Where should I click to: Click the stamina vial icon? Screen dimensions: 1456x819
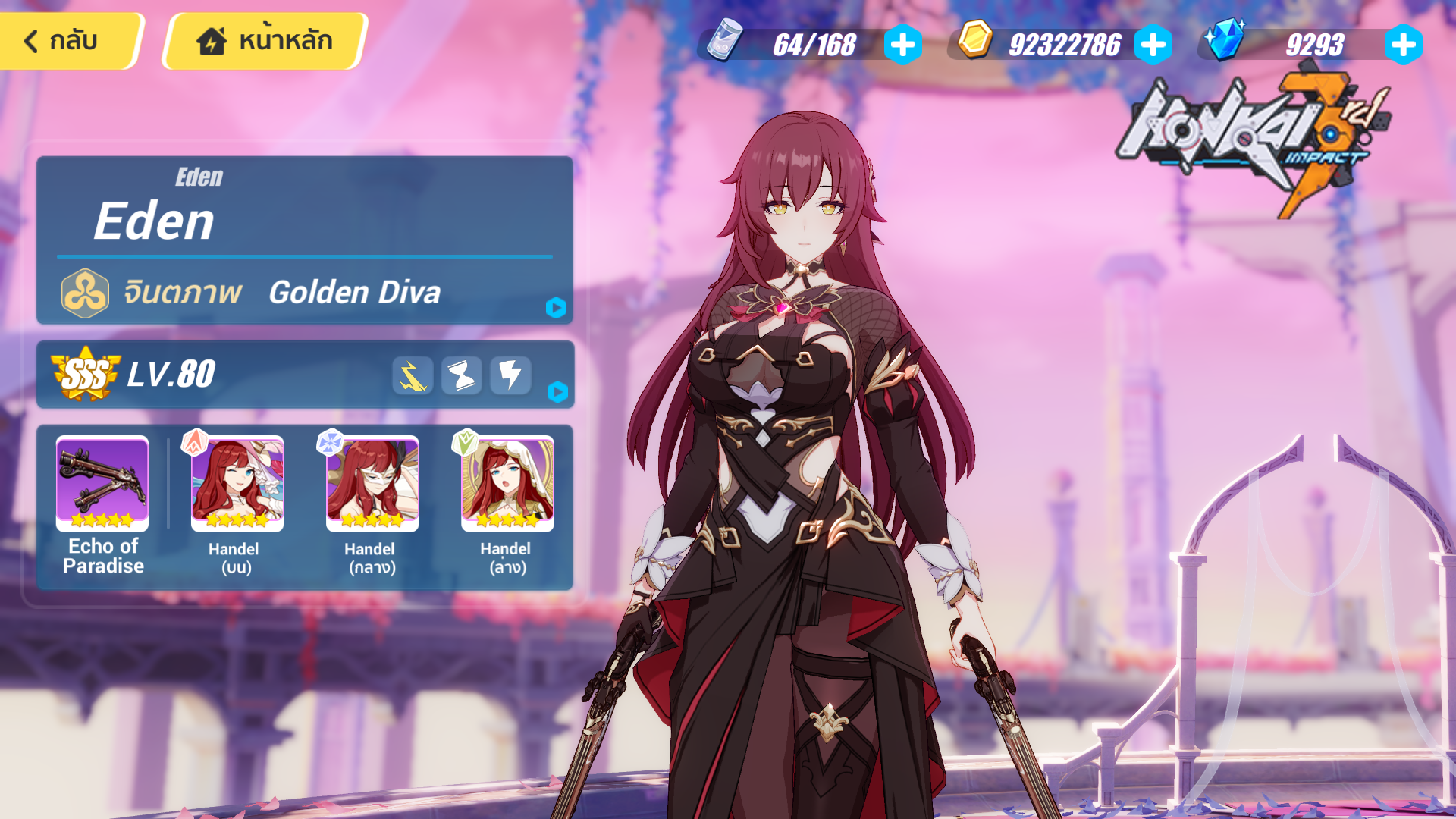pyautogui.click(x=725, y=45)
